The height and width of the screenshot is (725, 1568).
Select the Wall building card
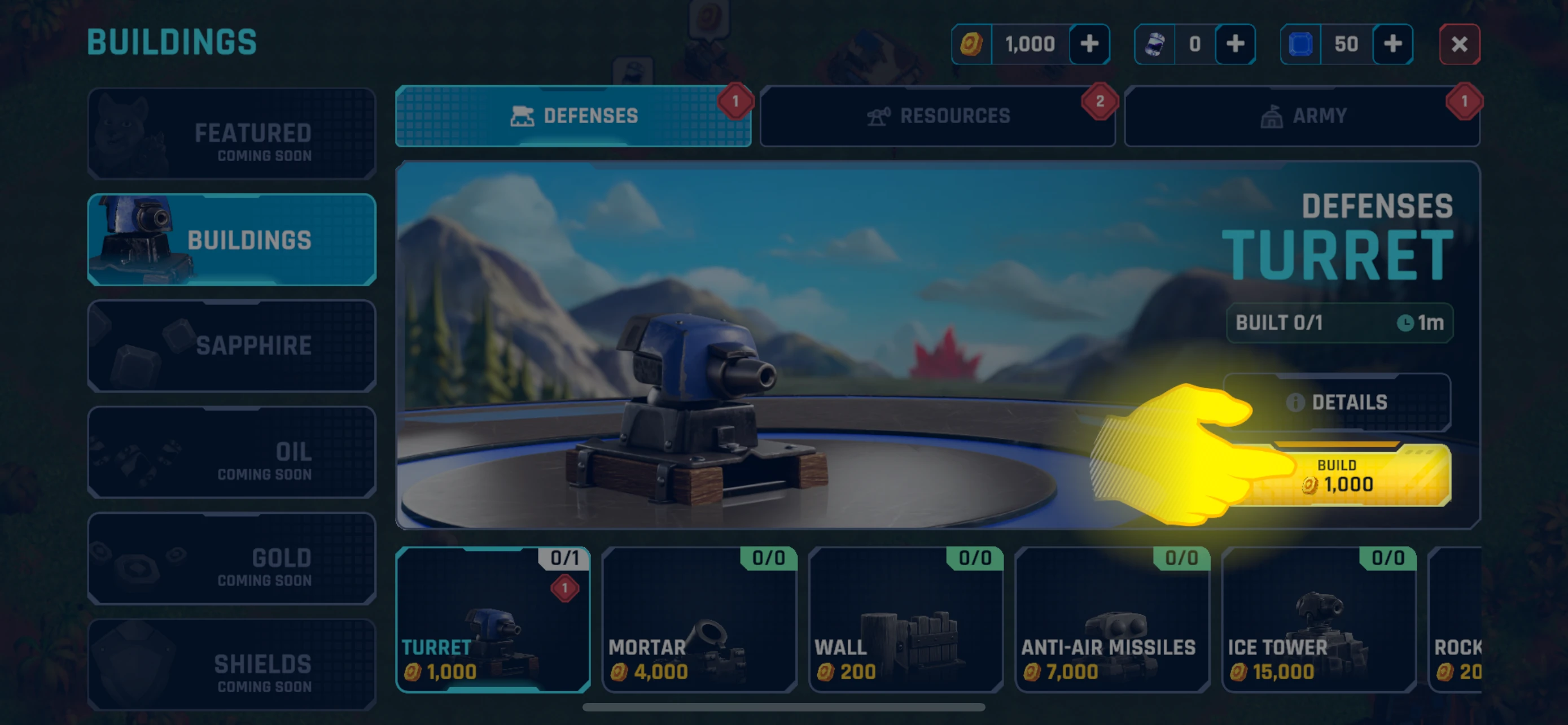click(x=905, y=619)
